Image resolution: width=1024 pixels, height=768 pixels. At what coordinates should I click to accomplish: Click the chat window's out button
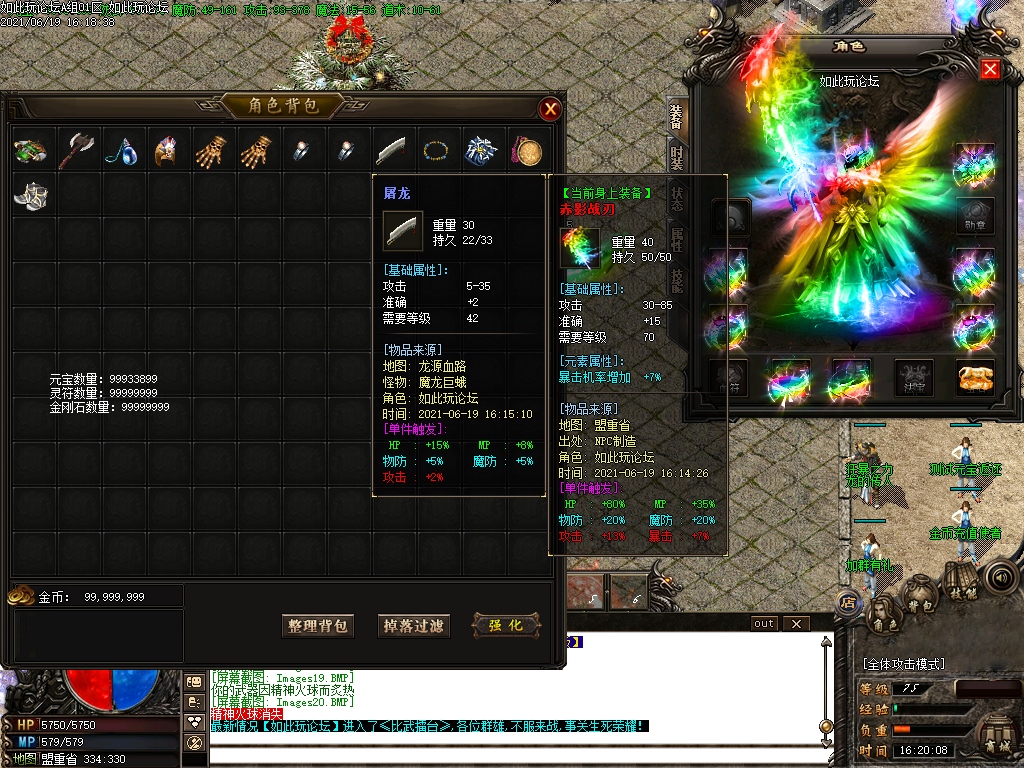764,624
